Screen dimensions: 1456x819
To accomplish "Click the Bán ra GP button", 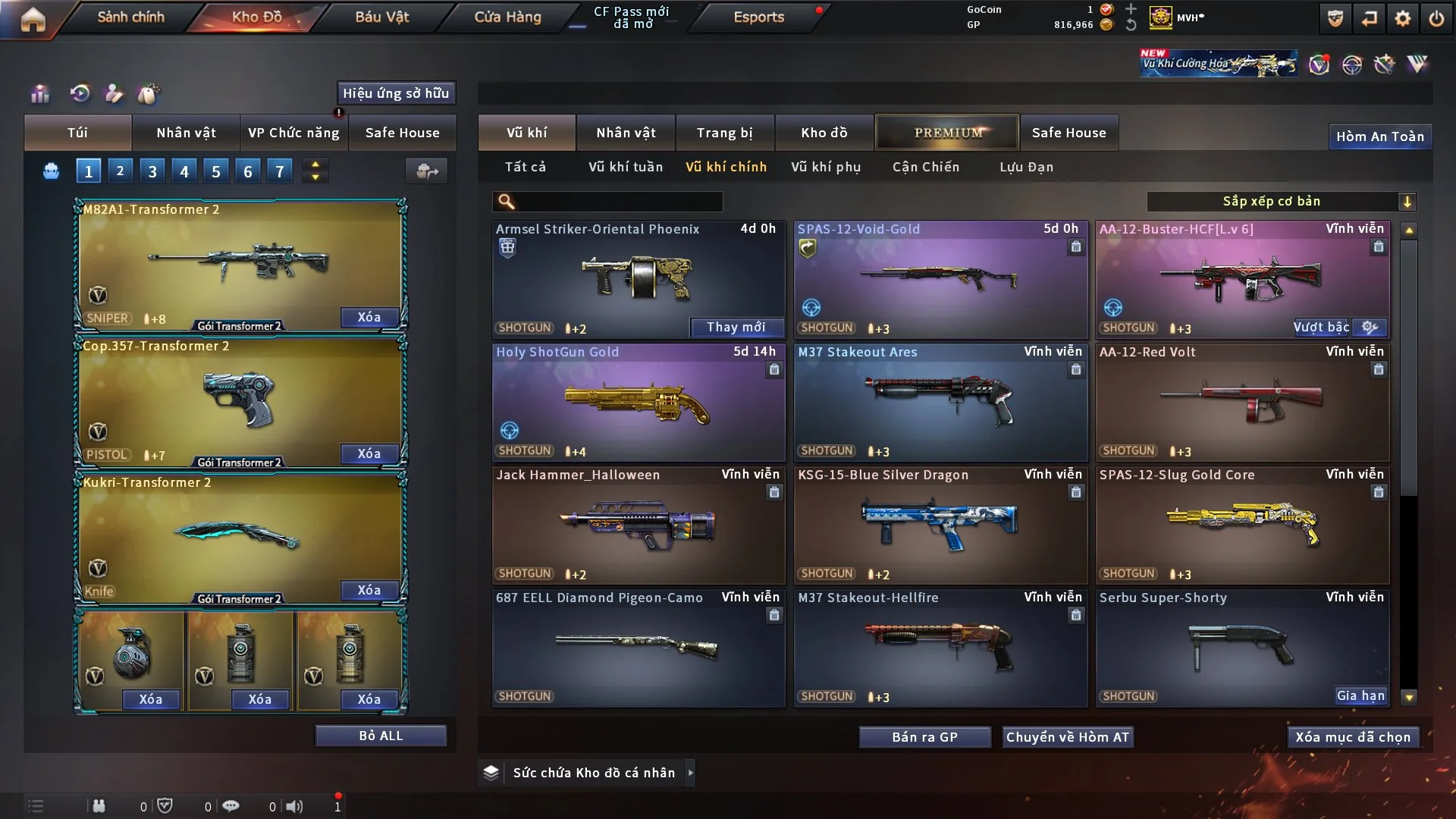I will pyautogui.click(x=924, y=737).
